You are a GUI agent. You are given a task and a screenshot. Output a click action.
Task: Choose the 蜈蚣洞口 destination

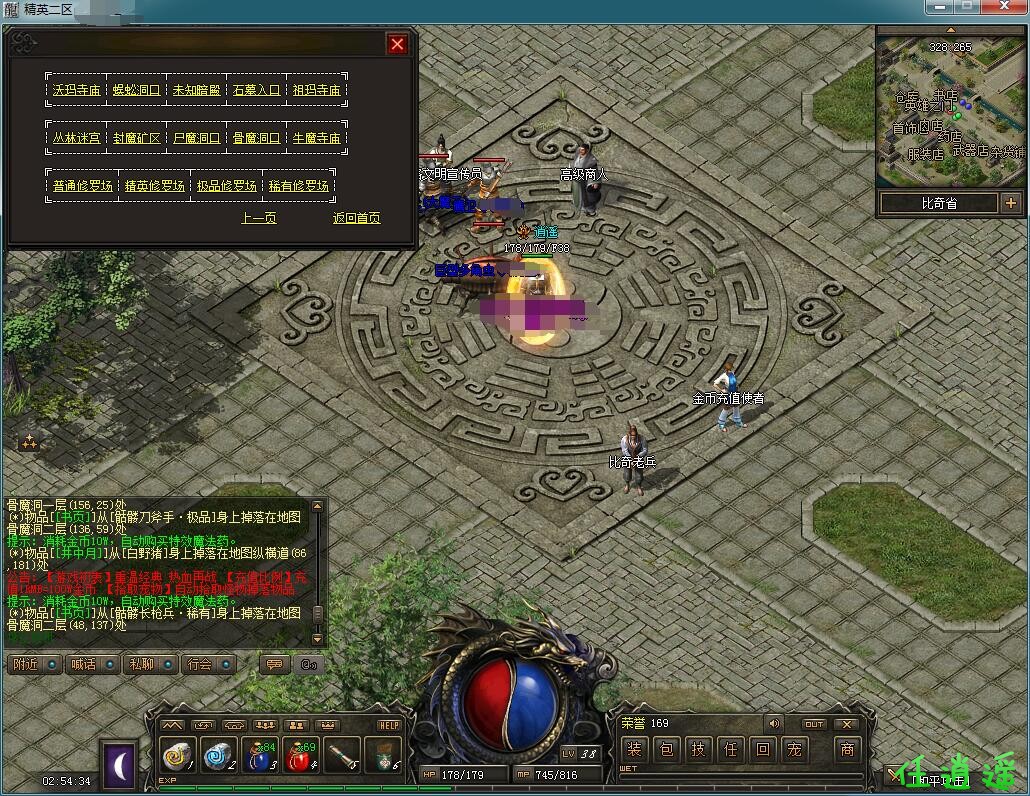pyautogui.click(x=136, y=90)
